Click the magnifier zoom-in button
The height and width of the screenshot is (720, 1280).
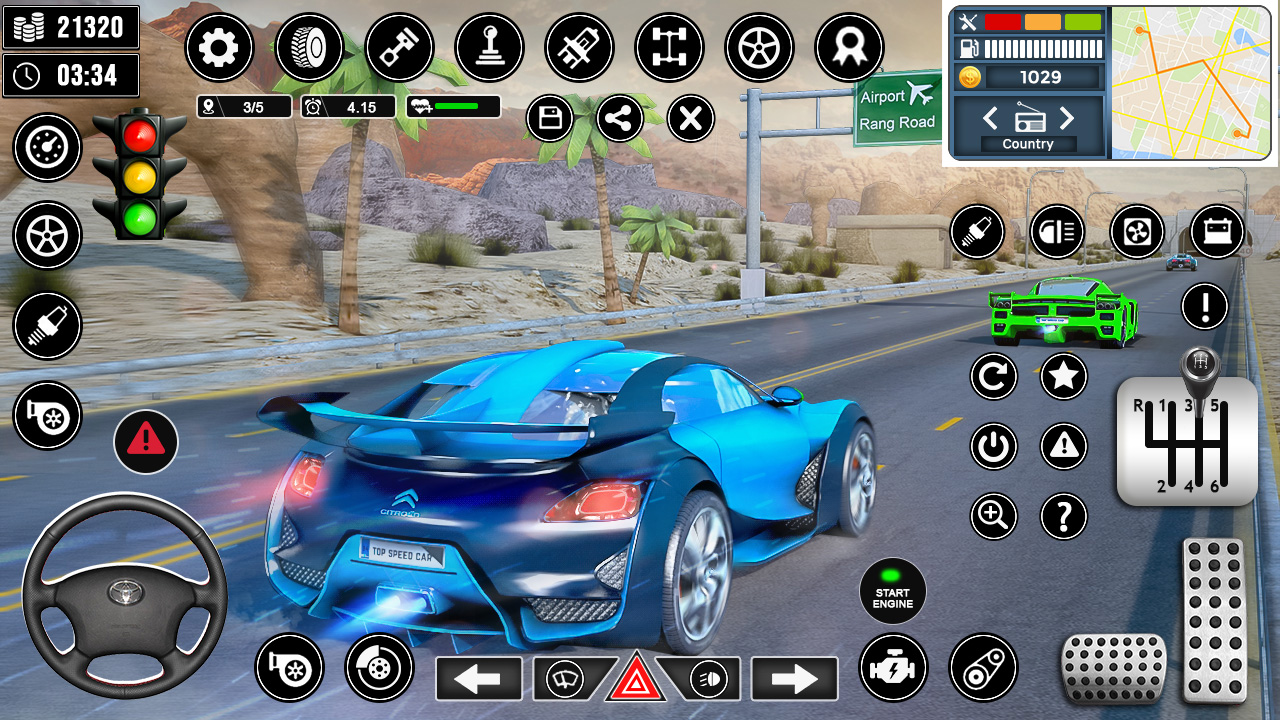993,516
